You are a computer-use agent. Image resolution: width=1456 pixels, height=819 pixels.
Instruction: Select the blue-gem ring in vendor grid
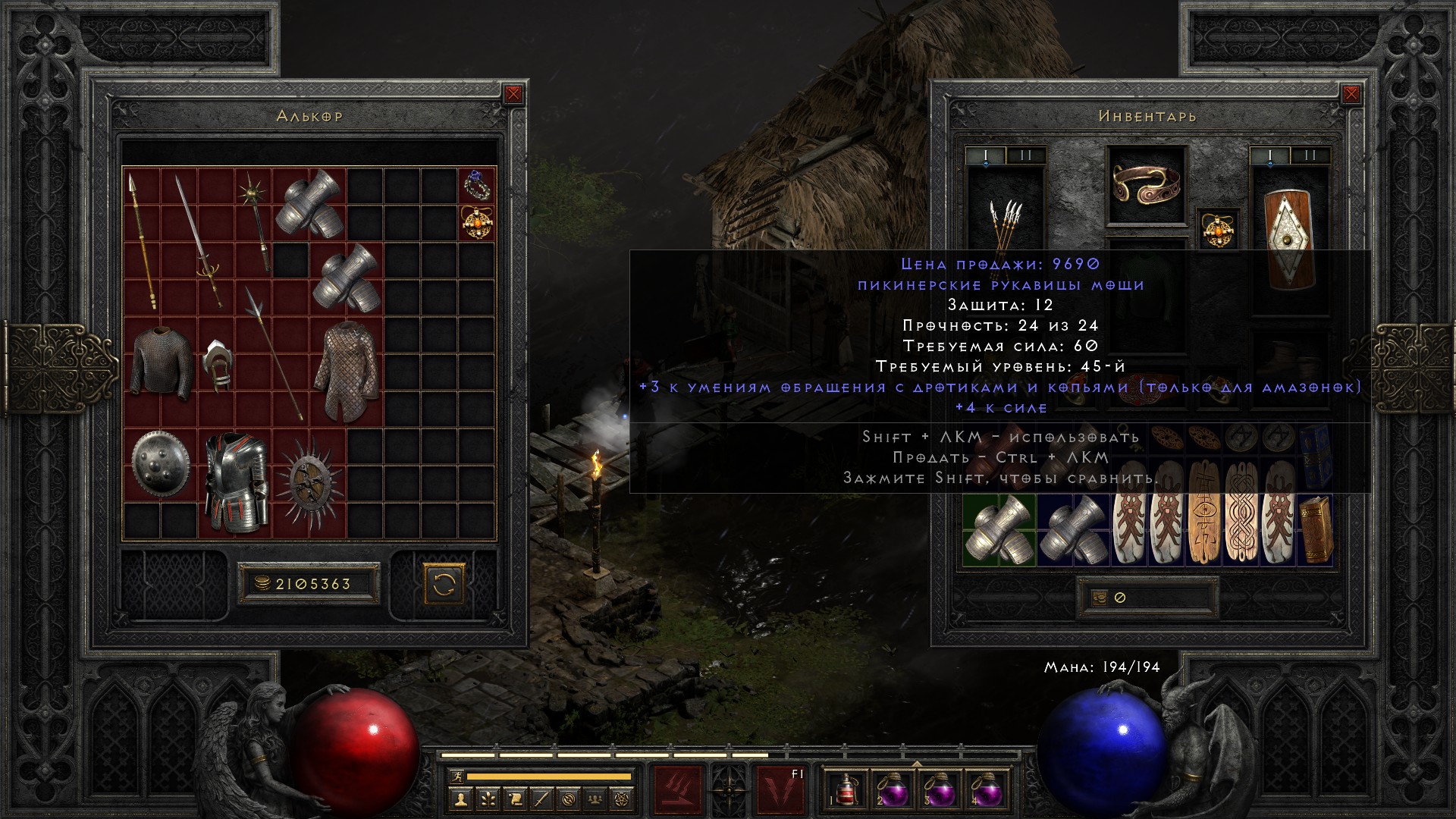point(477,185)
